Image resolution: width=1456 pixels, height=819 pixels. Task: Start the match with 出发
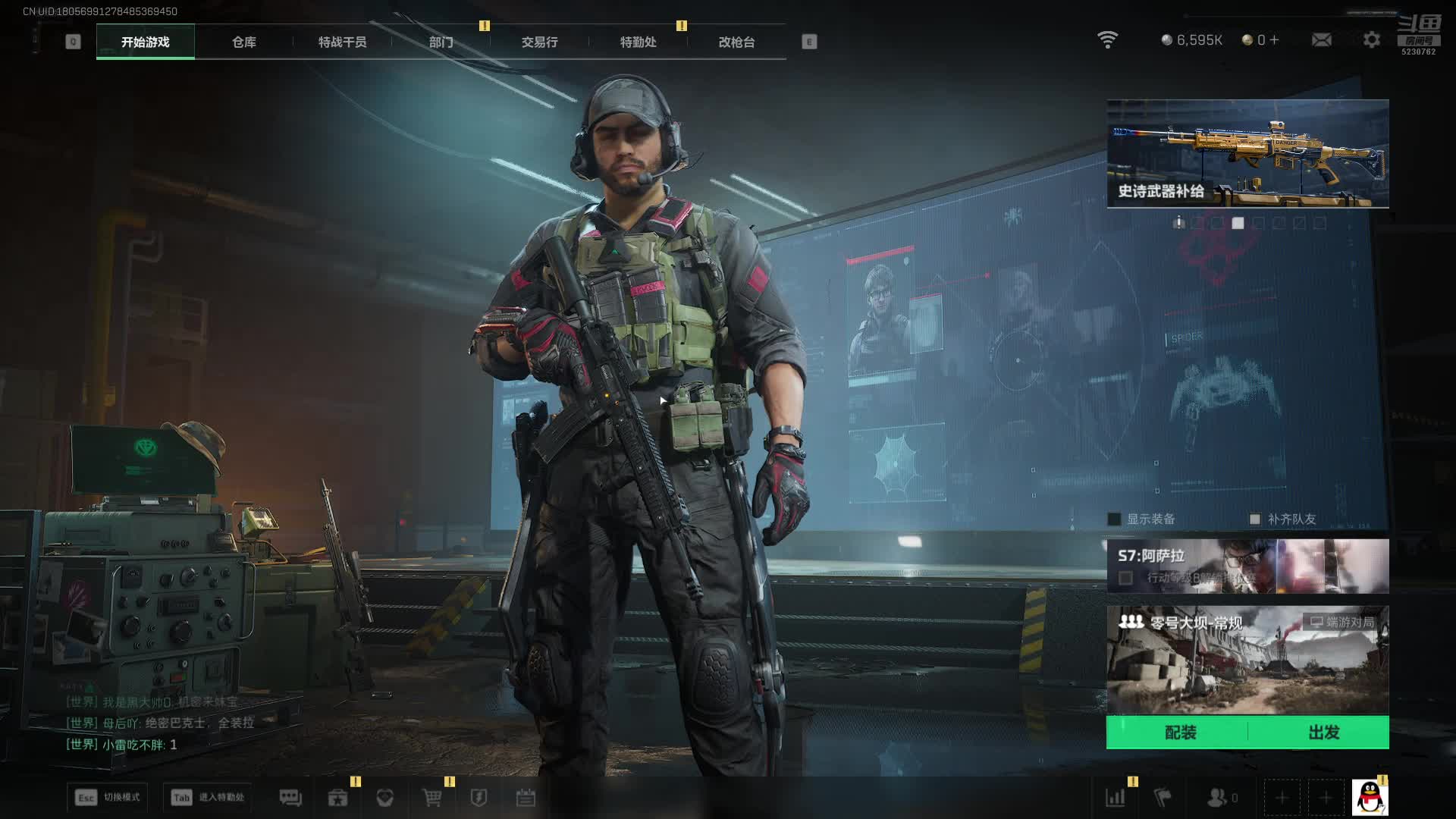[x=1323, y=733]
